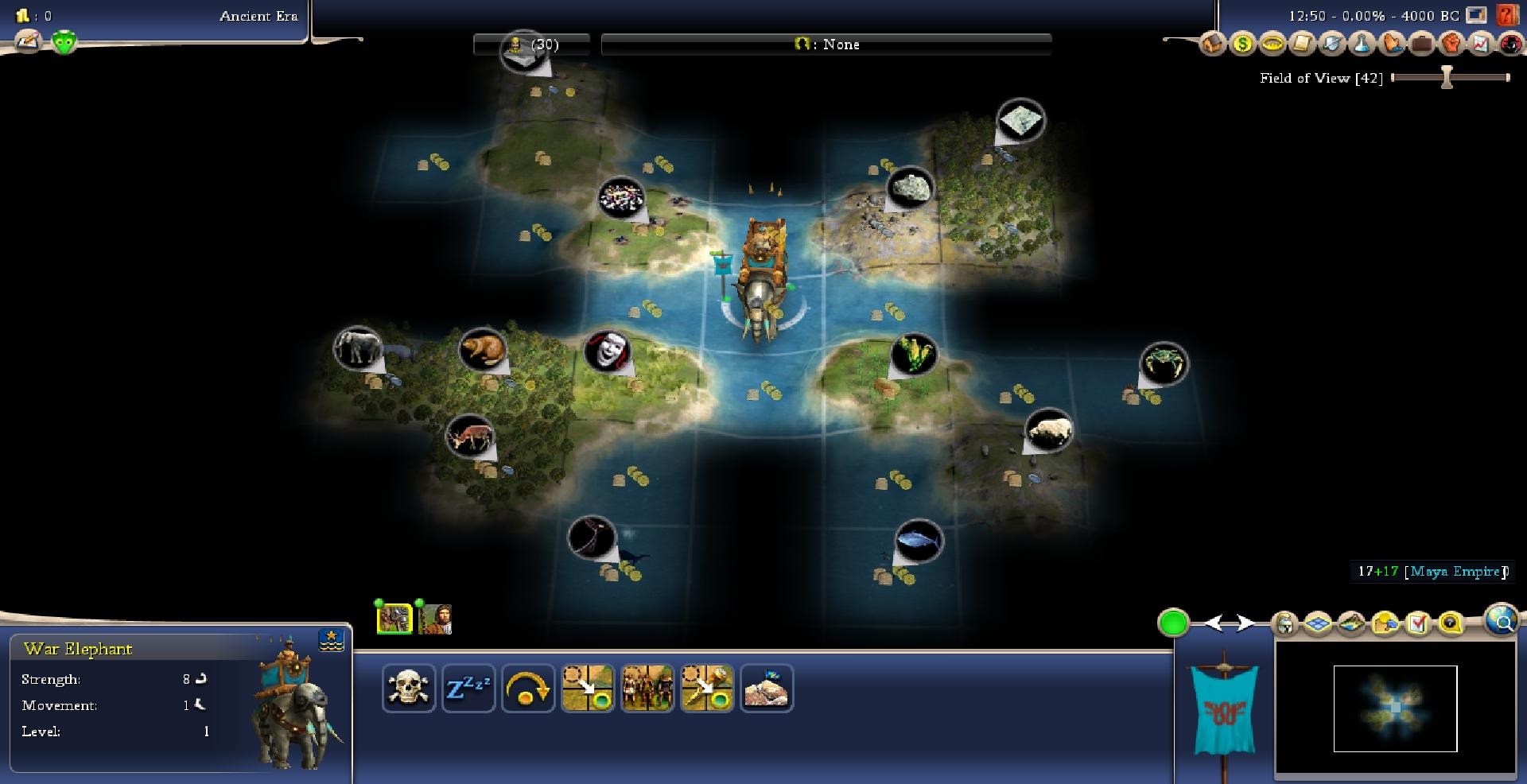End the turn with the green button

point(1173,623)
